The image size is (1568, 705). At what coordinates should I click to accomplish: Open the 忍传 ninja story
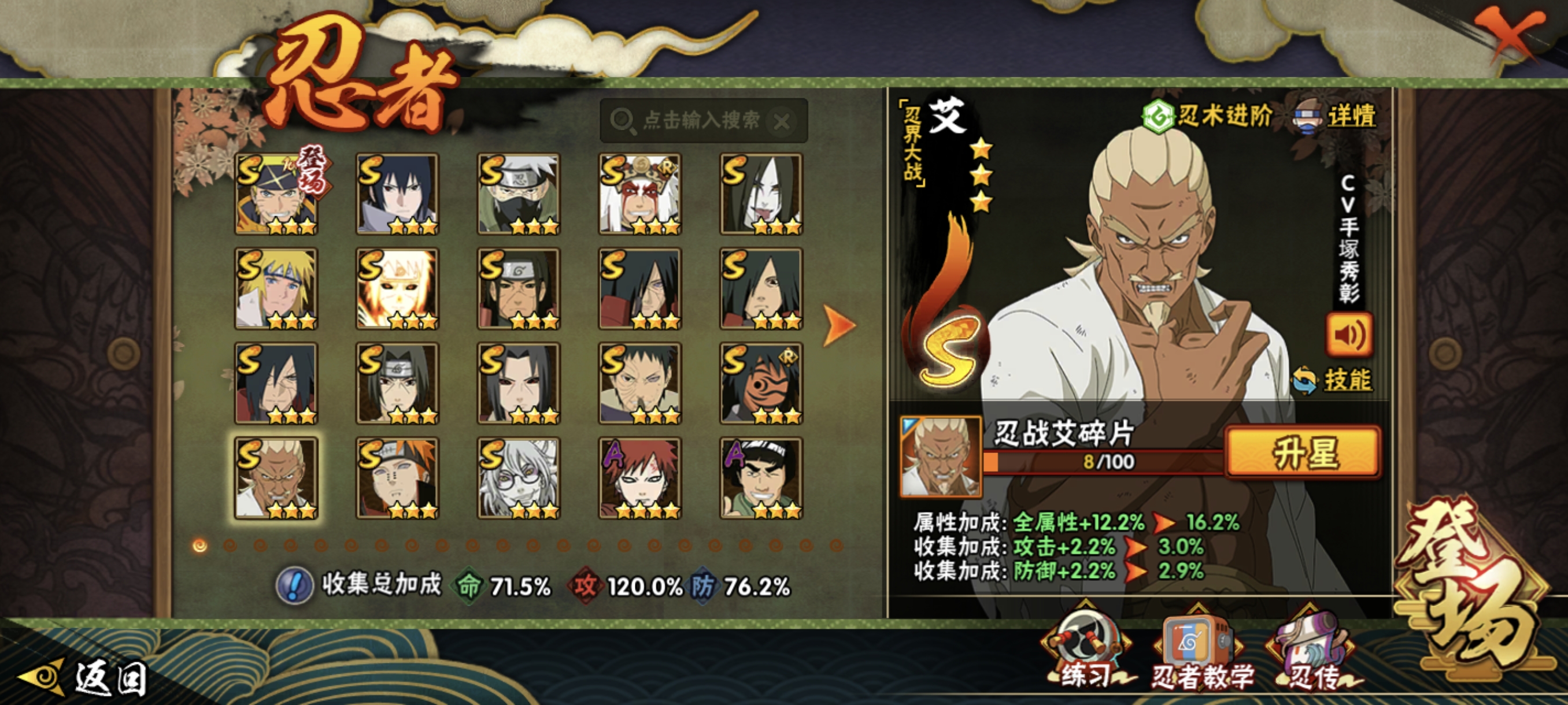coord(1311,655)
